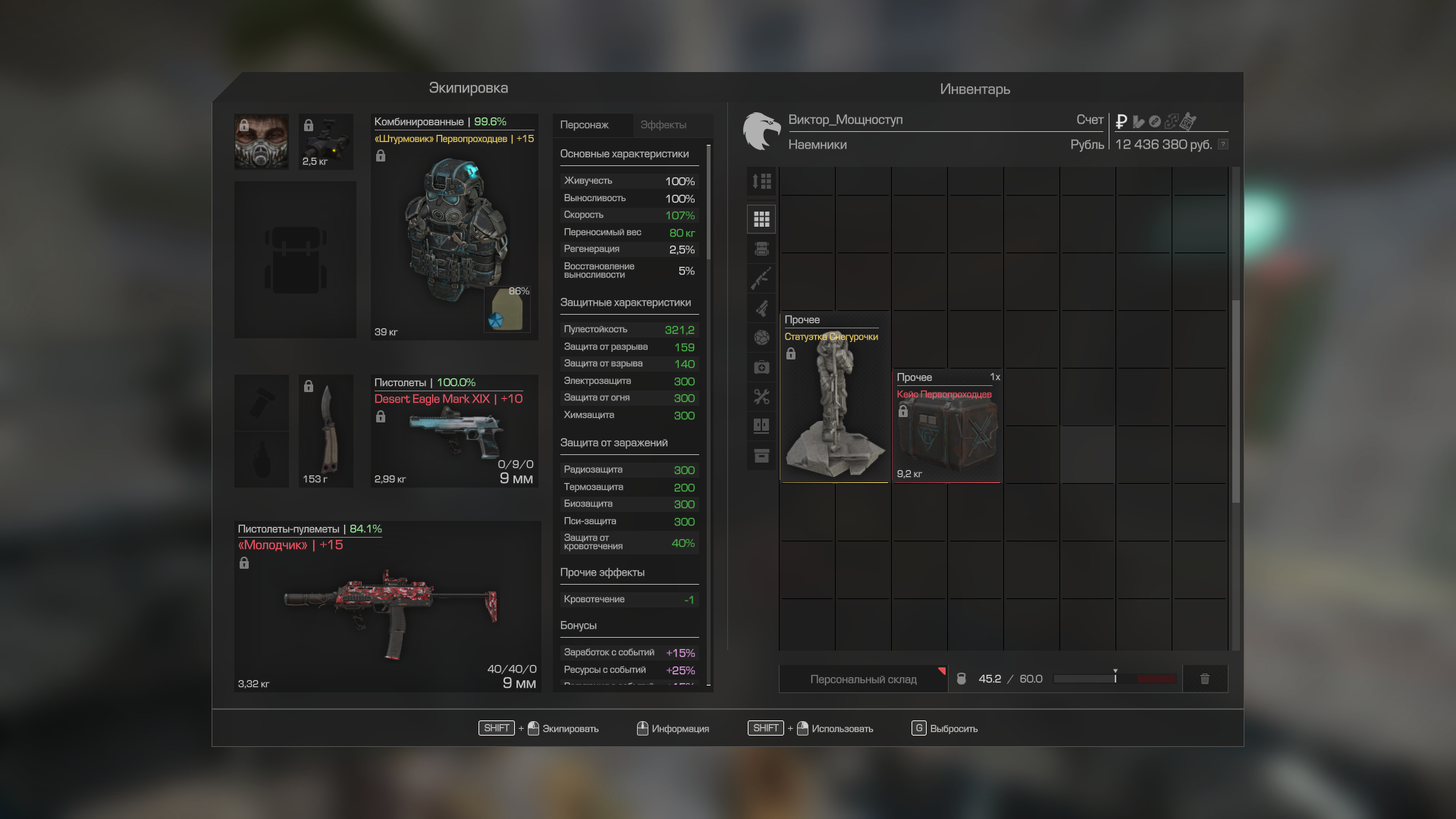Click the question mark help icon
Viewport: 1456px width, 819px height.
1223,144
